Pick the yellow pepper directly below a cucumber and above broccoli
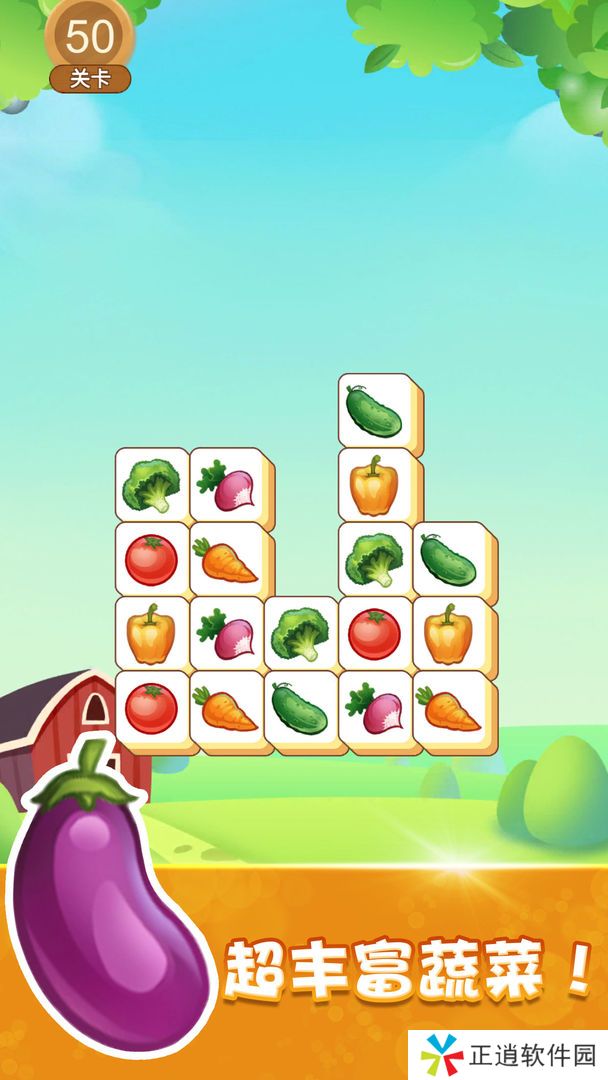 pyautogui.click(x=373, y=485)
